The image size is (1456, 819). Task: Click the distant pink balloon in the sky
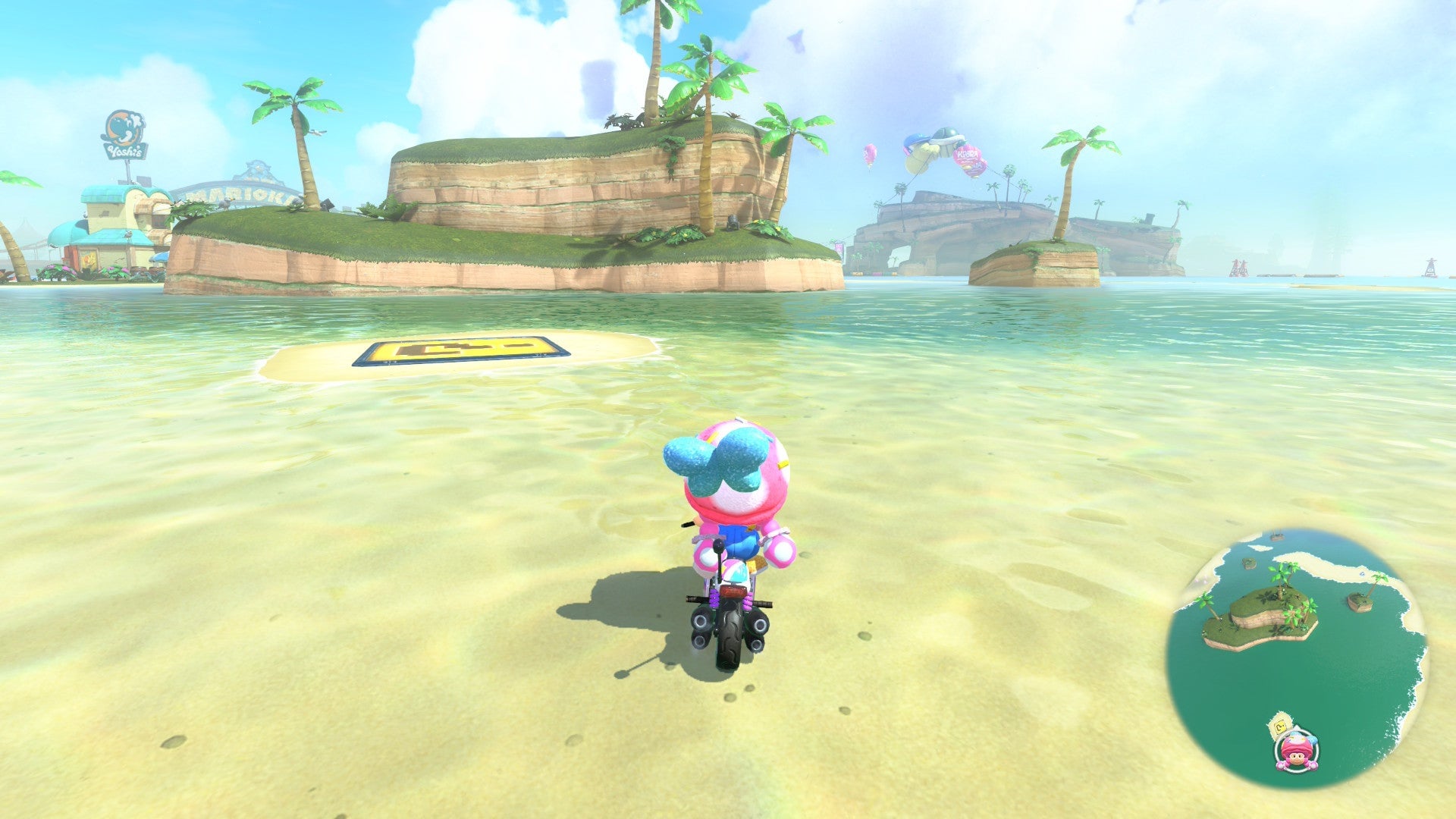pyautogui.click(x=870, y=155)
